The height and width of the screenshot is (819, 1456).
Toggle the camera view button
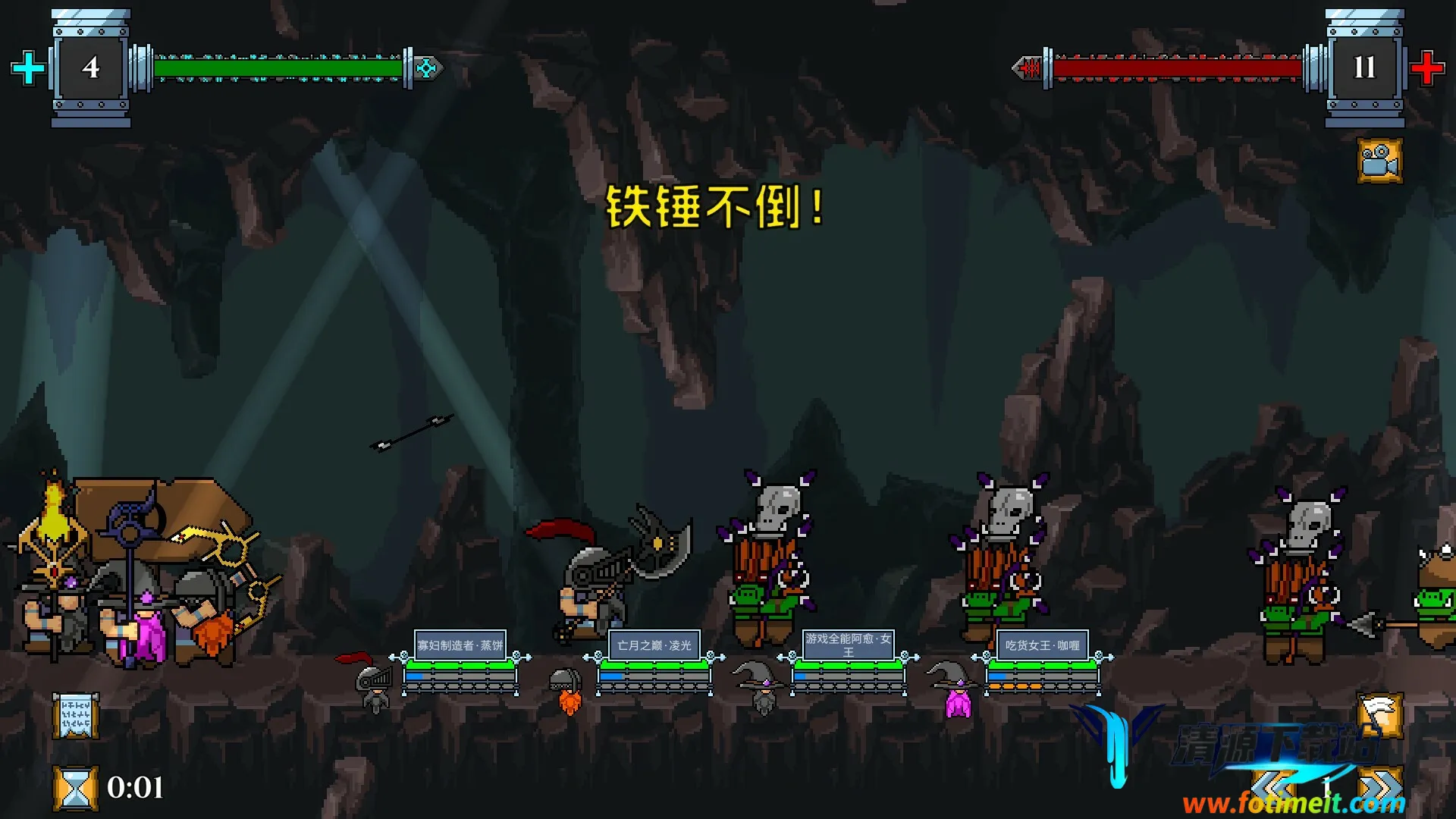coord(1379,161)
